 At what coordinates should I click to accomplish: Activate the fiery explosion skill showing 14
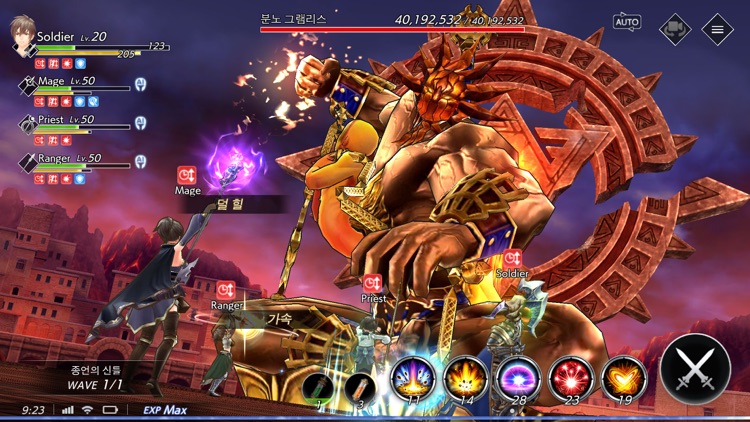point(465,380)
